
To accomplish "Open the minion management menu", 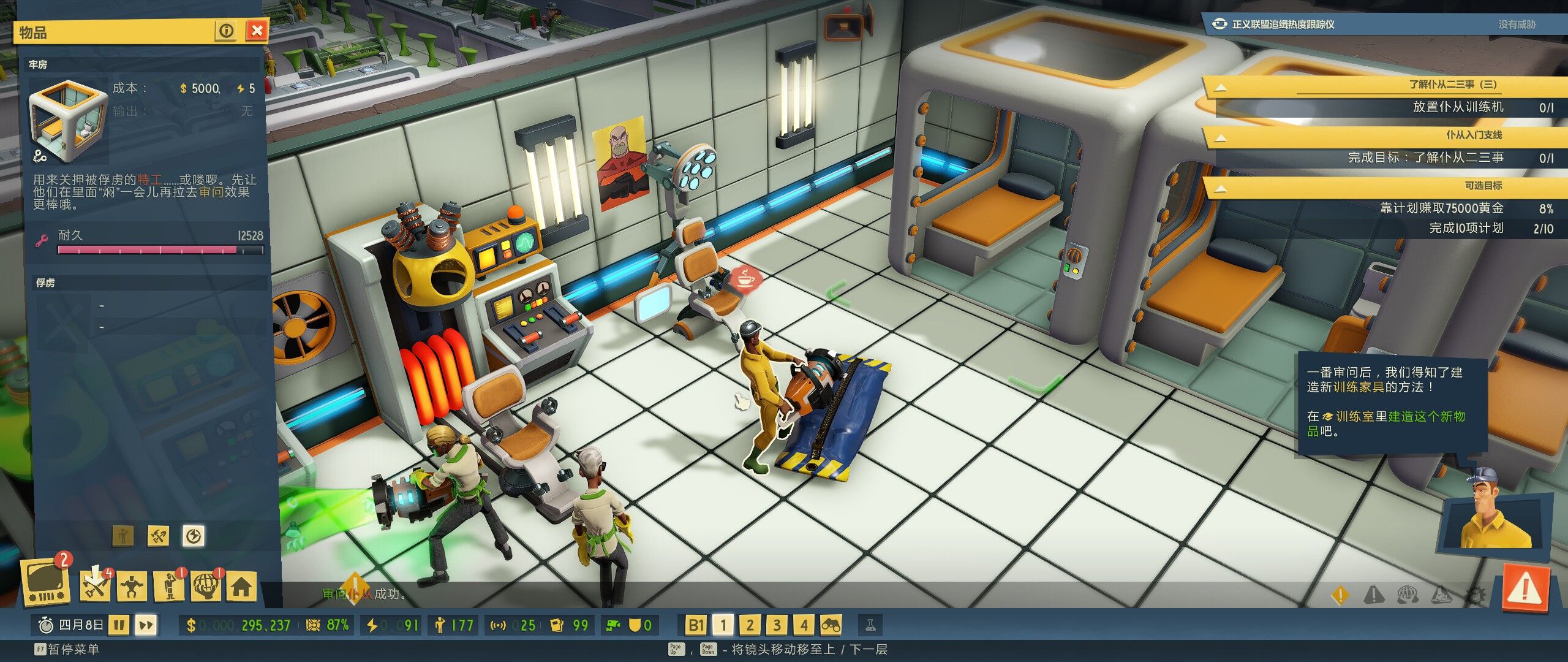I will (x=132, y=587).
